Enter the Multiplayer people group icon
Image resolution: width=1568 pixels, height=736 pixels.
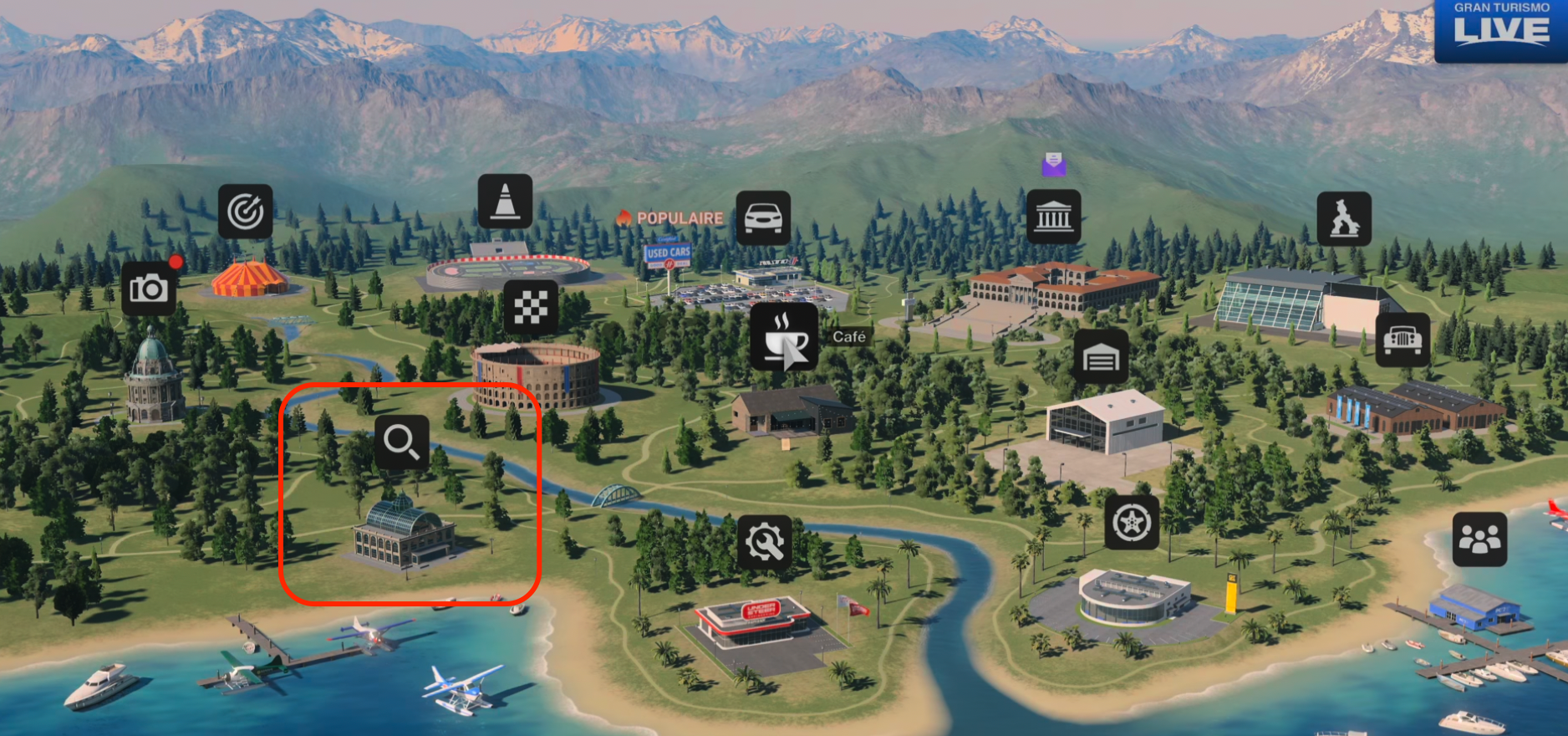pos(1479,539)
